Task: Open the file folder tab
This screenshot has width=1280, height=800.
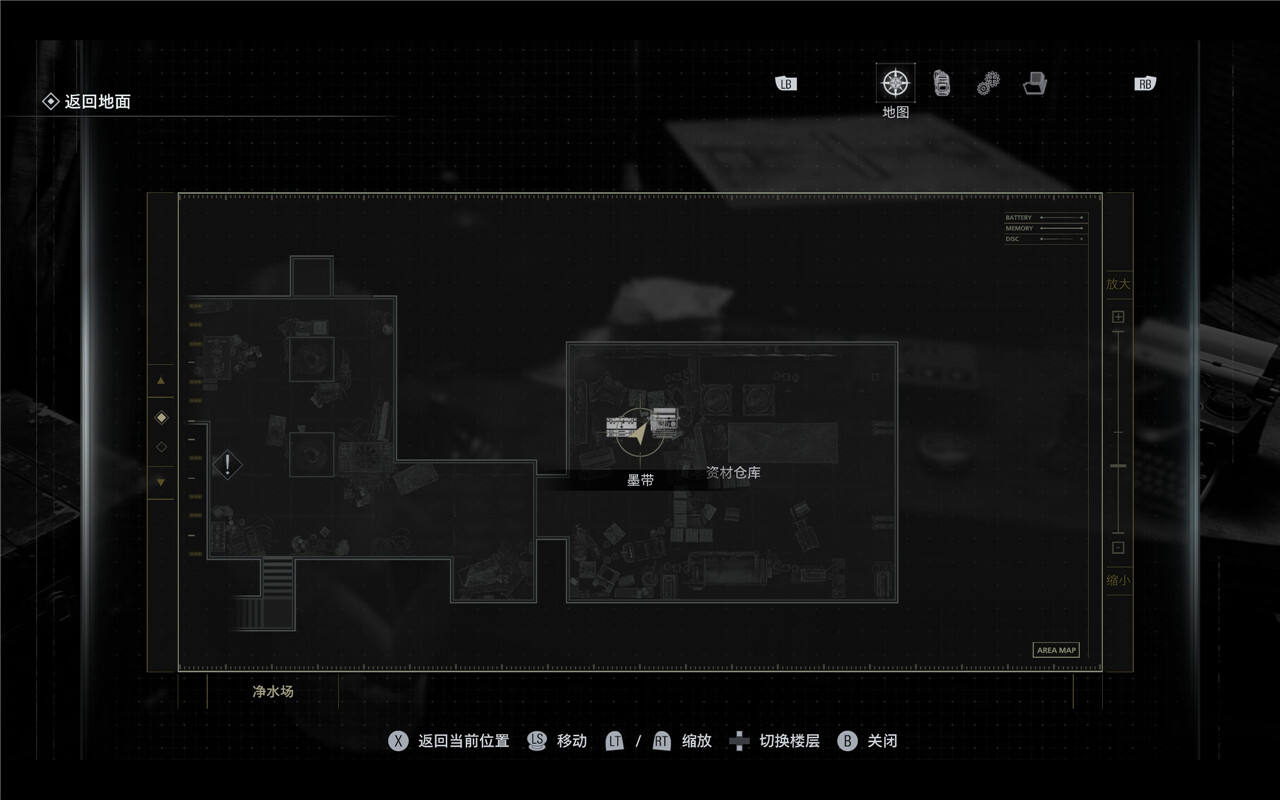Action: (1035, 84)
